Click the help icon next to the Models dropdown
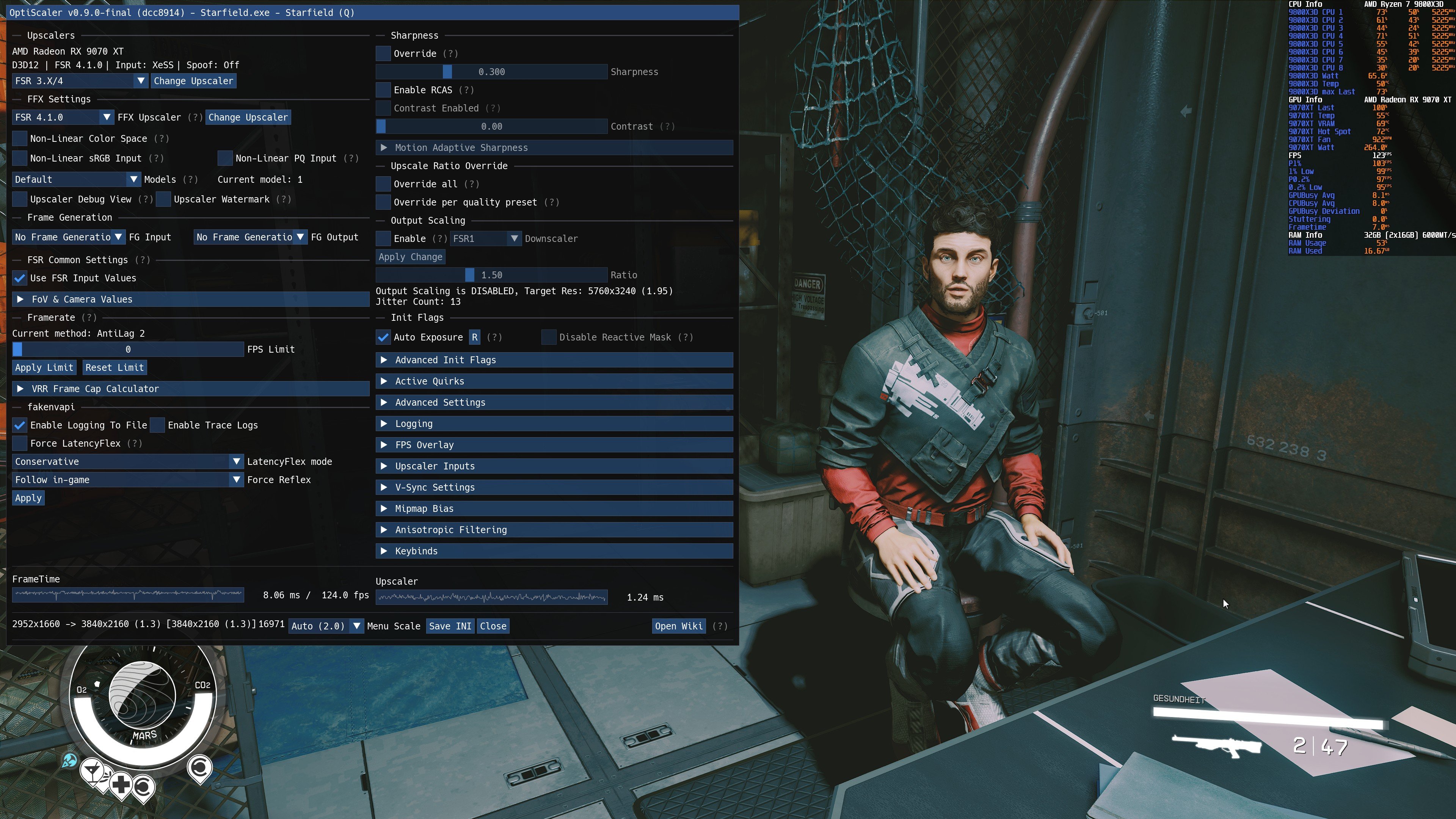Viewport: 1456px width, 819px height. pos(191,179)
